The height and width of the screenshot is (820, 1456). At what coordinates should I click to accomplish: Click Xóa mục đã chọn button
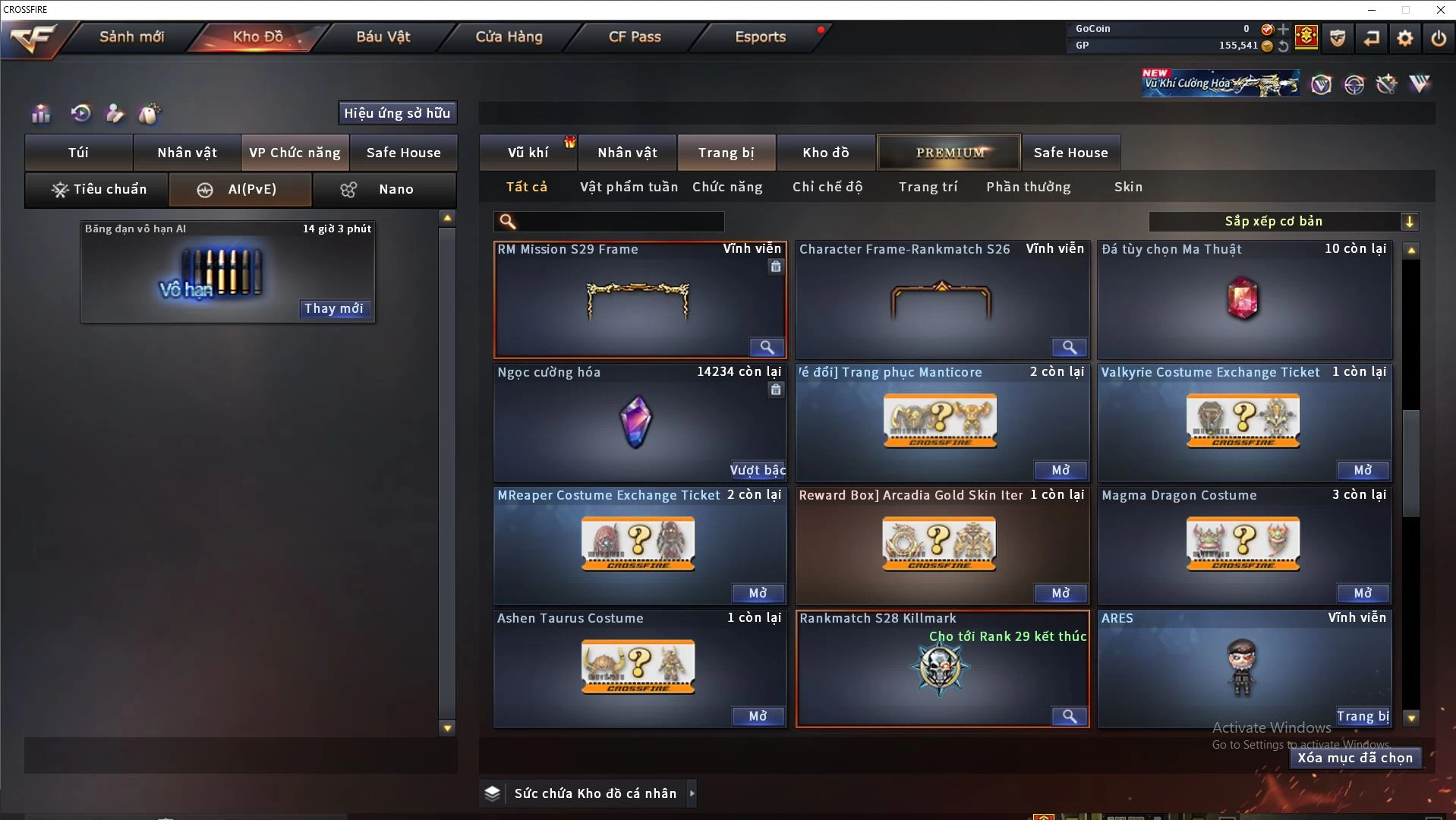pos(1355,758)
